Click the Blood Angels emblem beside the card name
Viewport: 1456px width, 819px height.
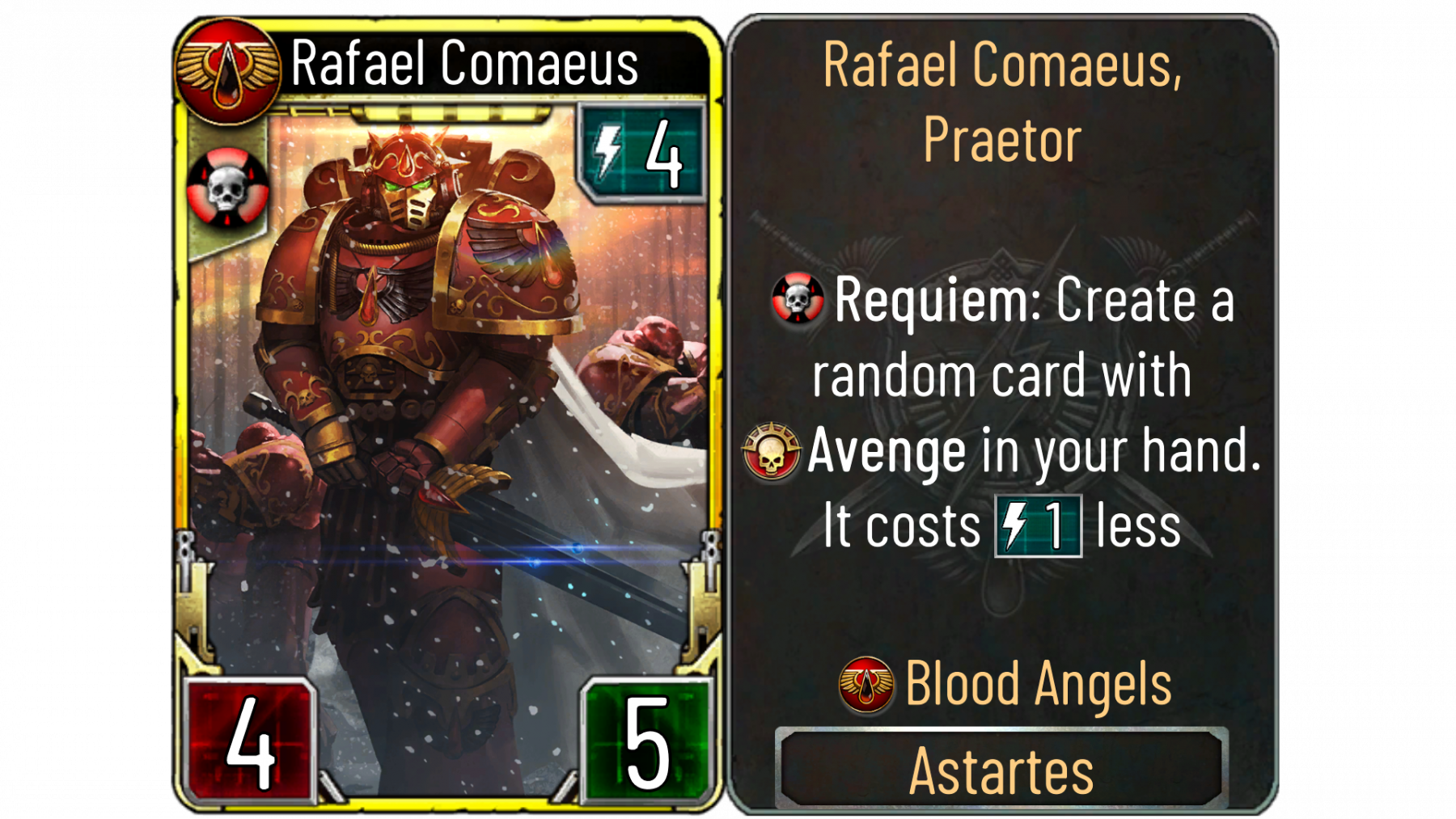coord(227,71)
